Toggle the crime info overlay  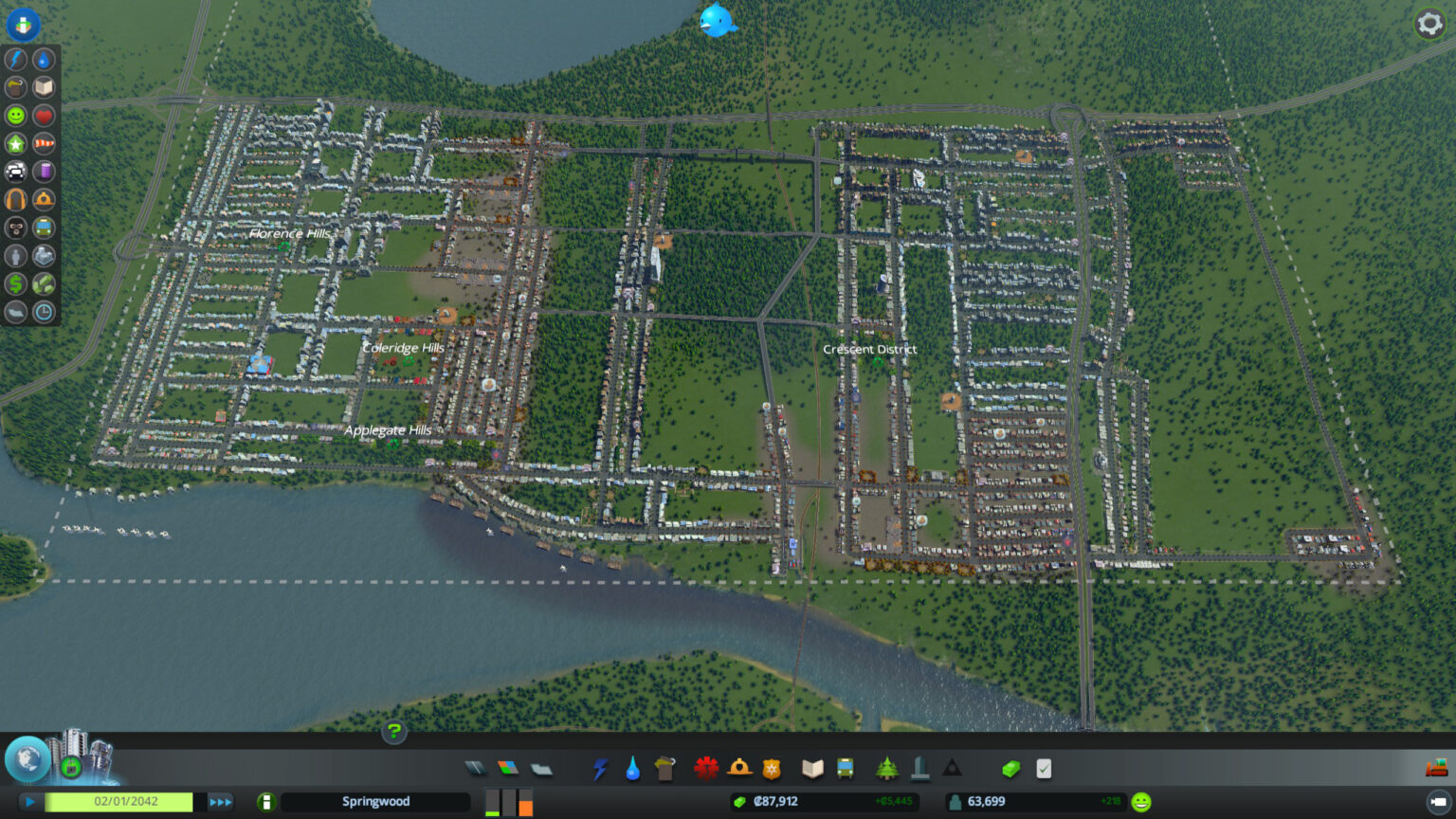pos(15,227)
